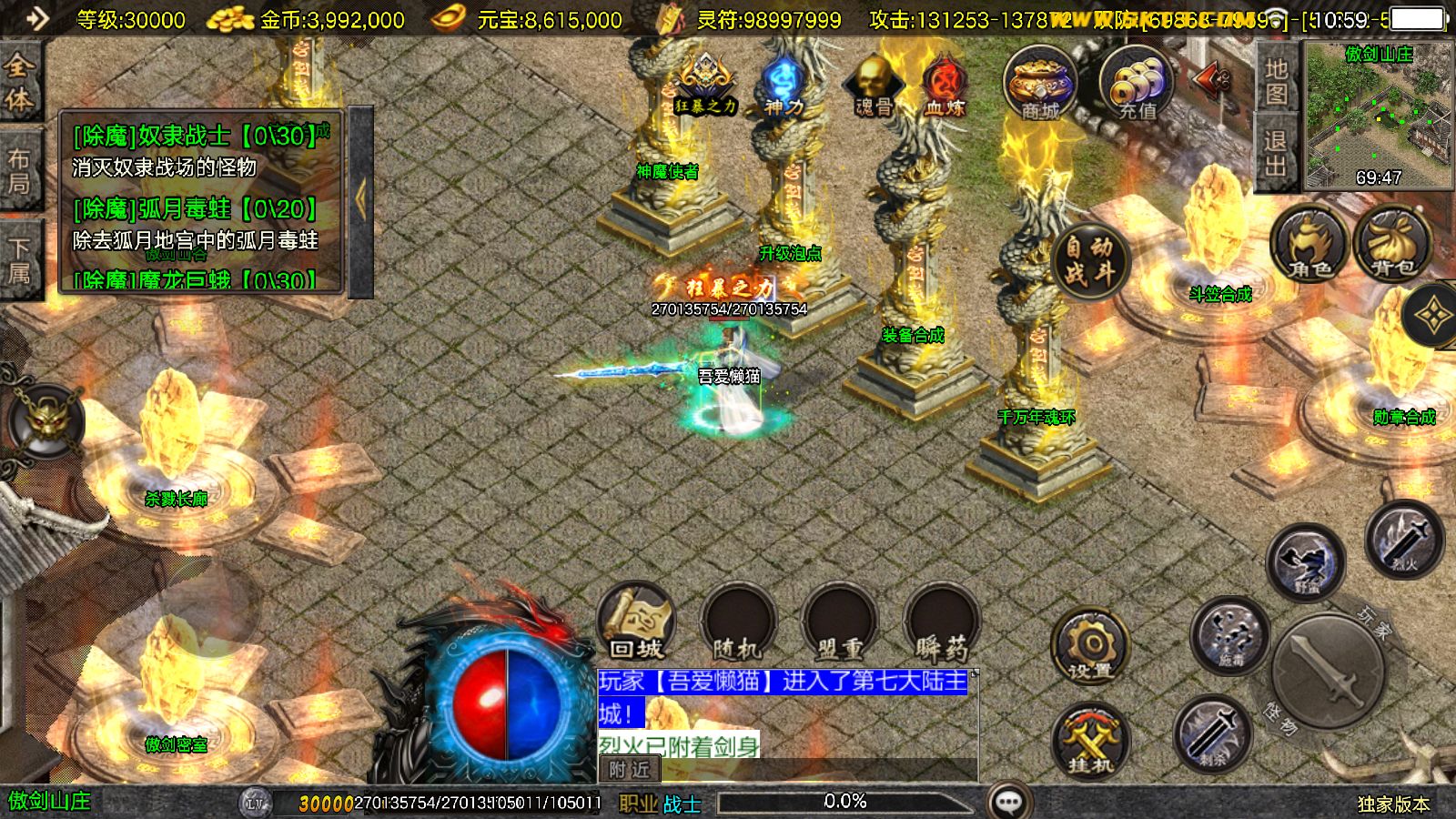Open the 地图 map button
Screen dimensions: 1456x819
tap(1276, 80)
